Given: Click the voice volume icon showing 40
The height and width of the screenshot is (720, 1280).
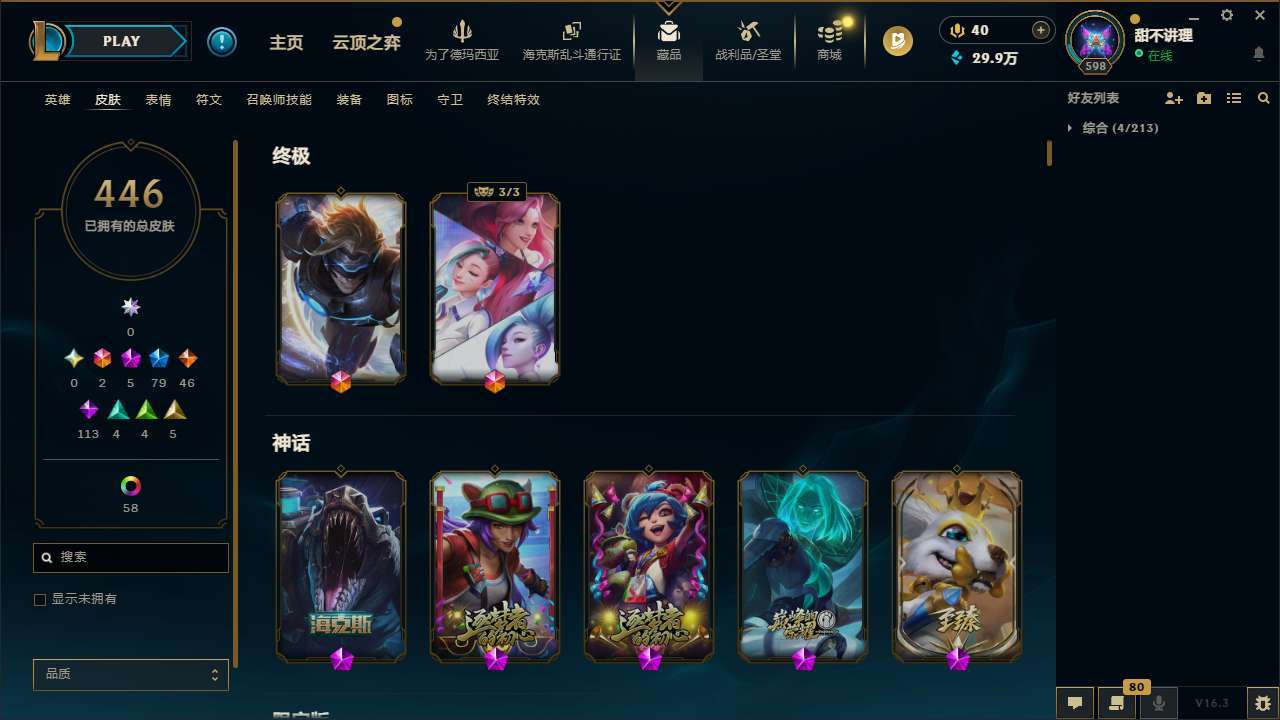Looking at the screenshot, I should tap(956, 30).
